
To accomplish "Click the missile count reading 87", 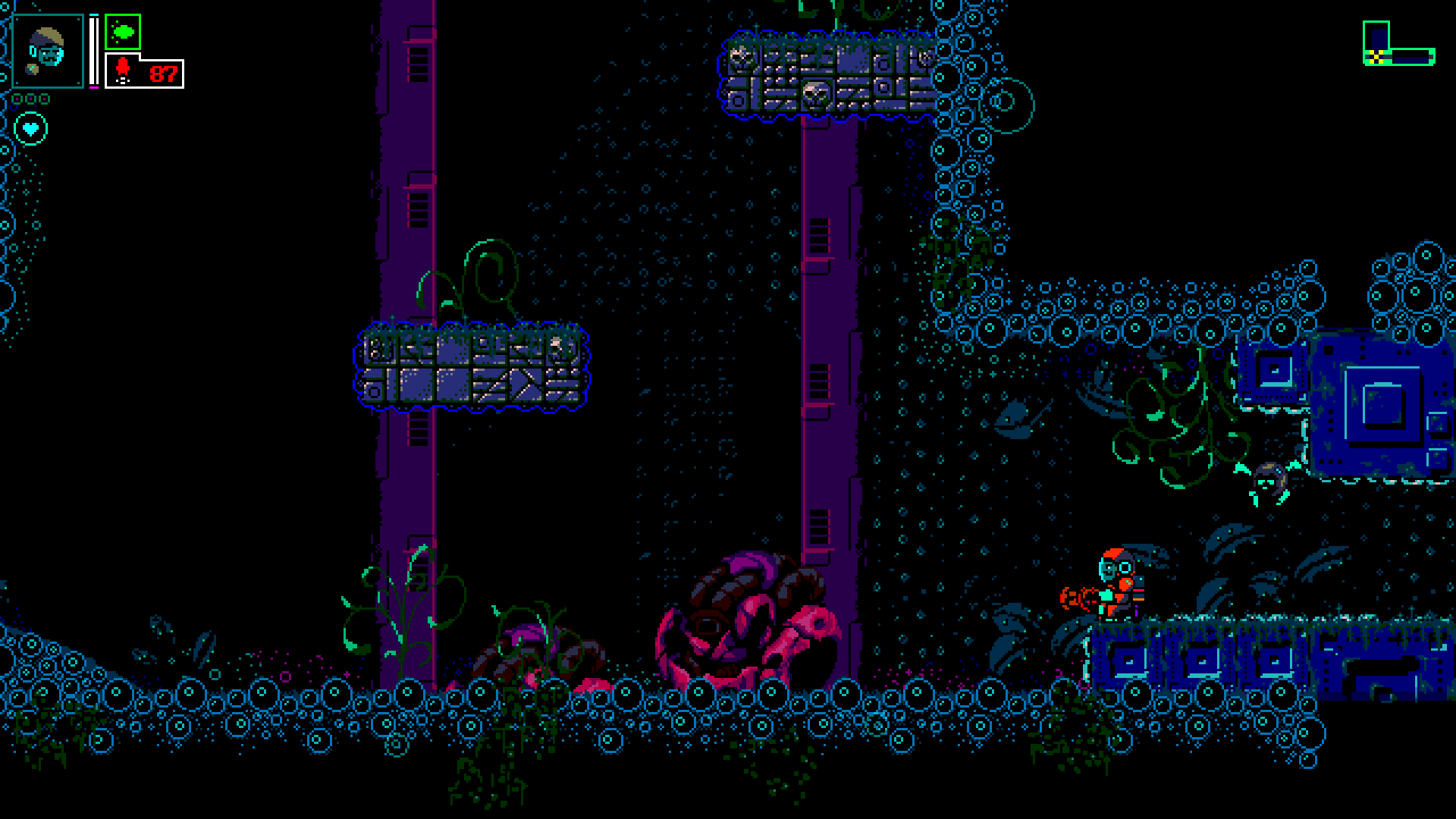I will [x=163, y=74].
